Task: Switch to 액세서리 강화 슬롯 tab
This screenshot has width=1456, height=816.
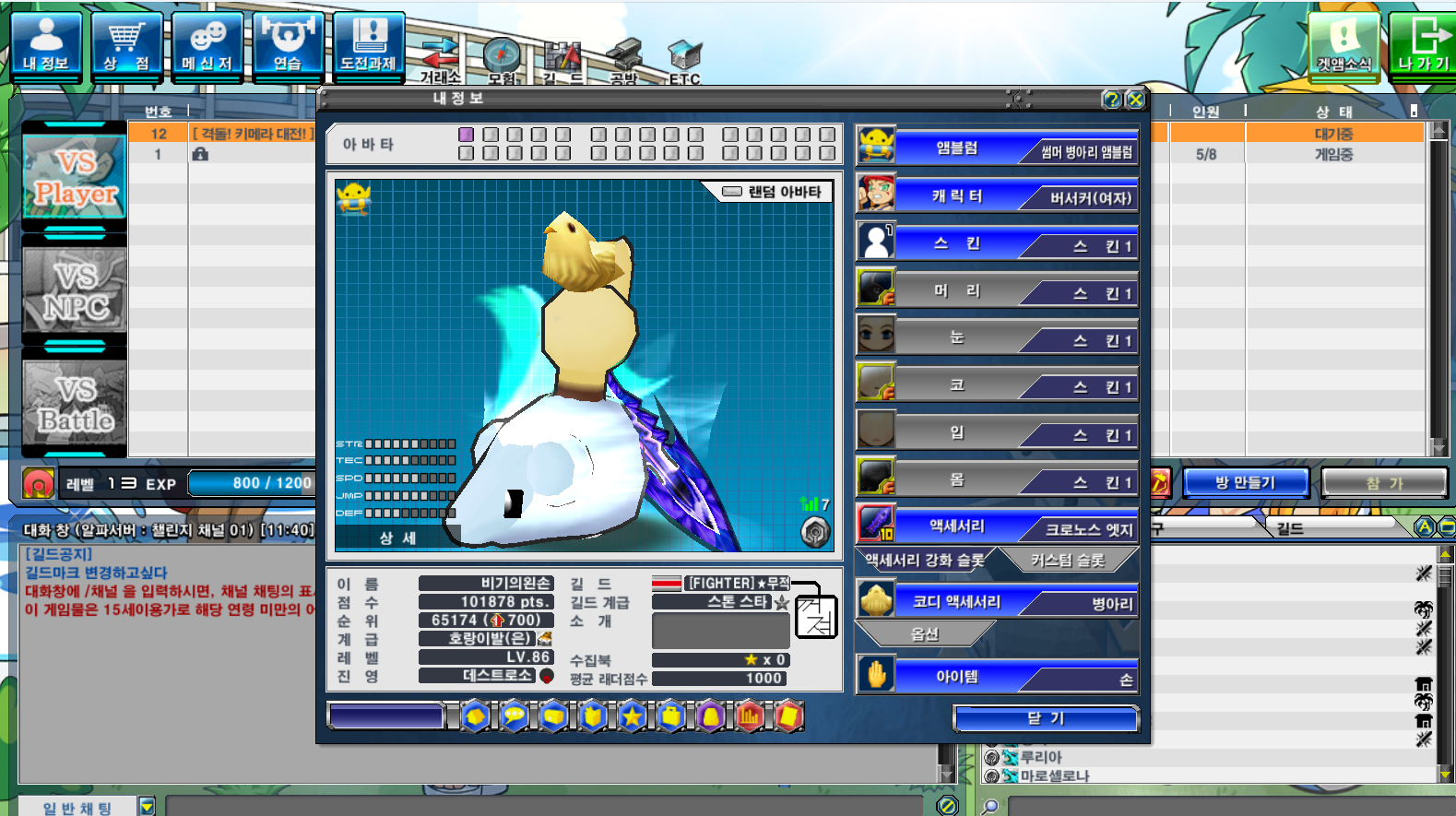Action: click(924, 560)
